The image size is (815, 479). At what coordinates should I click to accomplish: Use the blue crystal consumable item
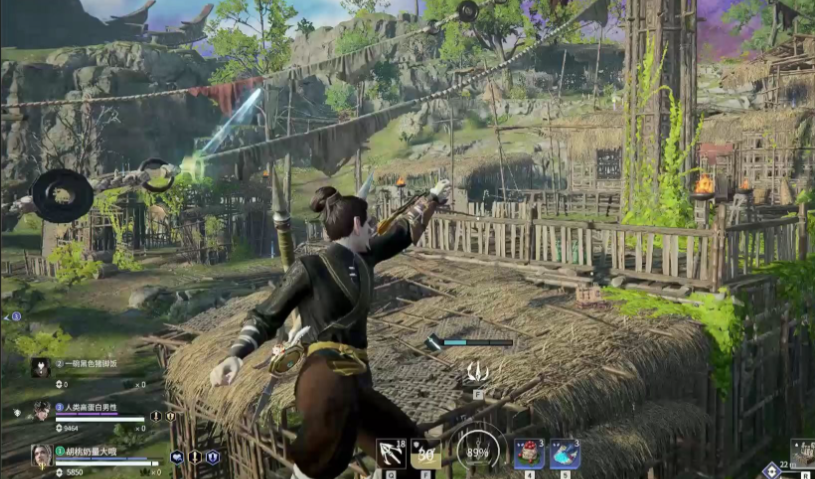point(565,453)
